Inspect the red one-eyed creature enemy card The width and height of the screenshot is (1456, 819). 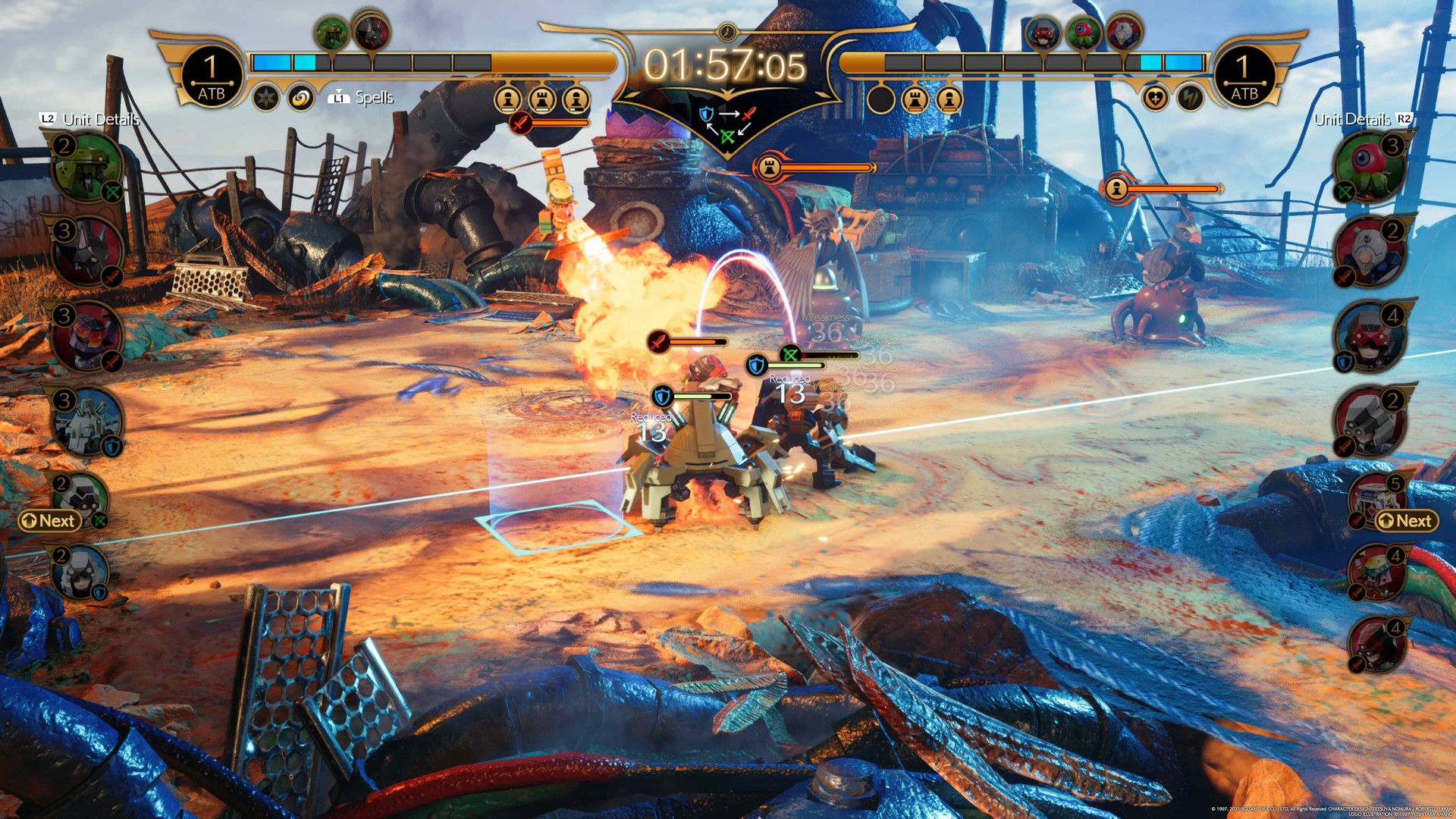click(x=1371, y=167)
